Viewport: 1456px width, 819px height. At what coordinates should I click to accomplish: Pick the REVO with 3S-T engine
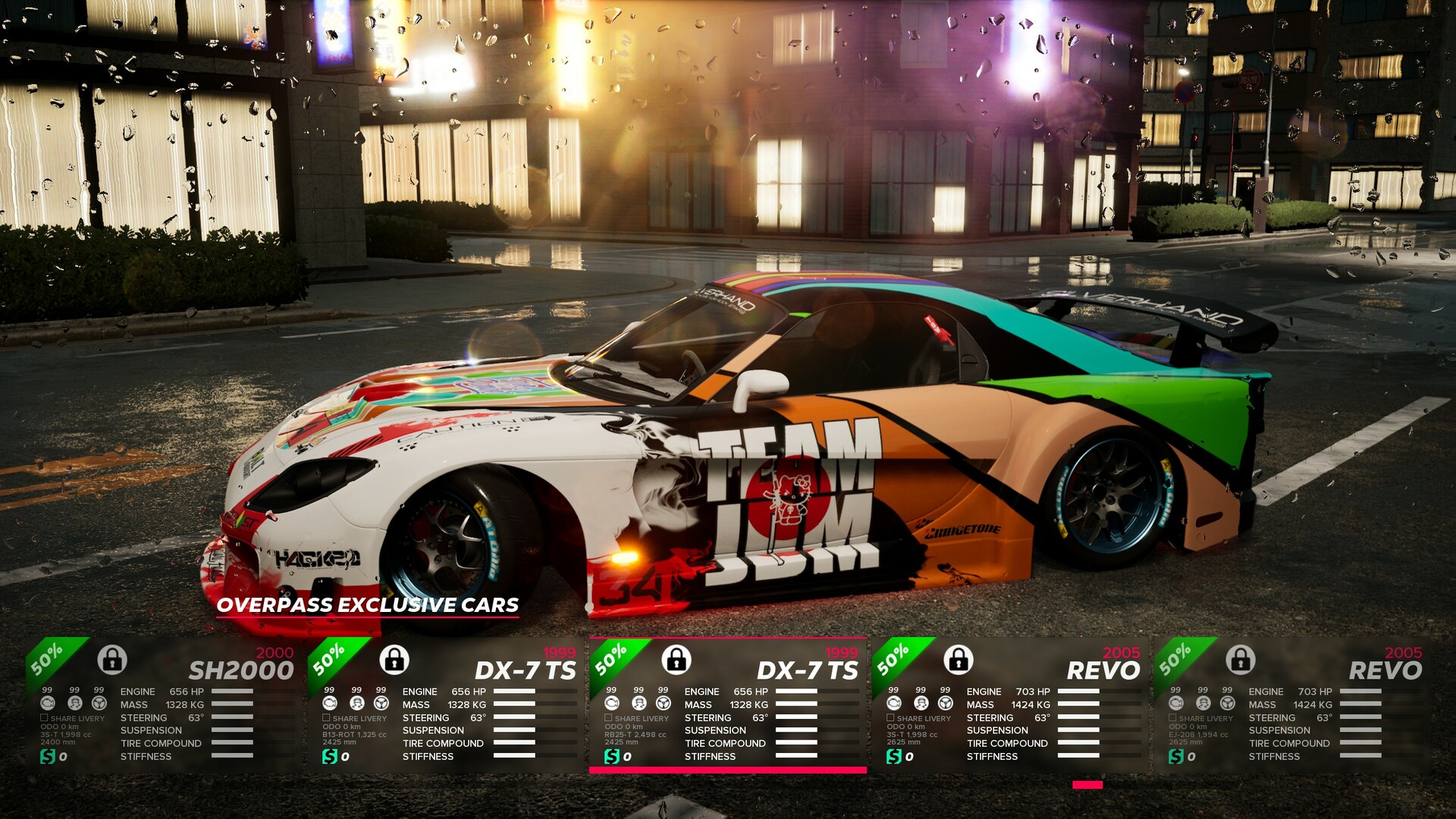(1010, 705)
